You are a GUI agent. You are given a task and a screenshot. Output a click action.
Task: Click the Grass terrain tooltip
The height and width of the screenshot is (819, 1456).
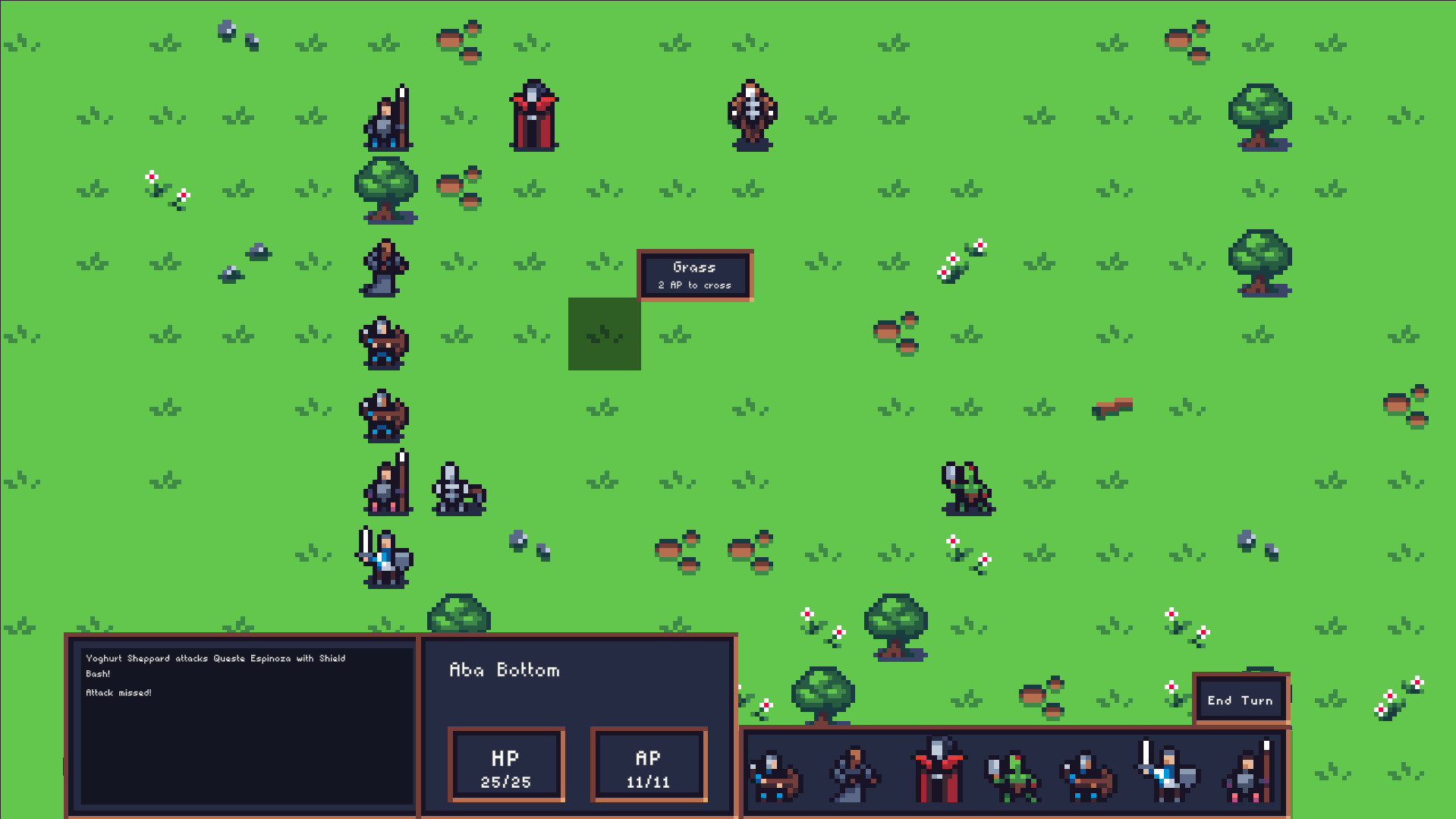tap(693, 275)
